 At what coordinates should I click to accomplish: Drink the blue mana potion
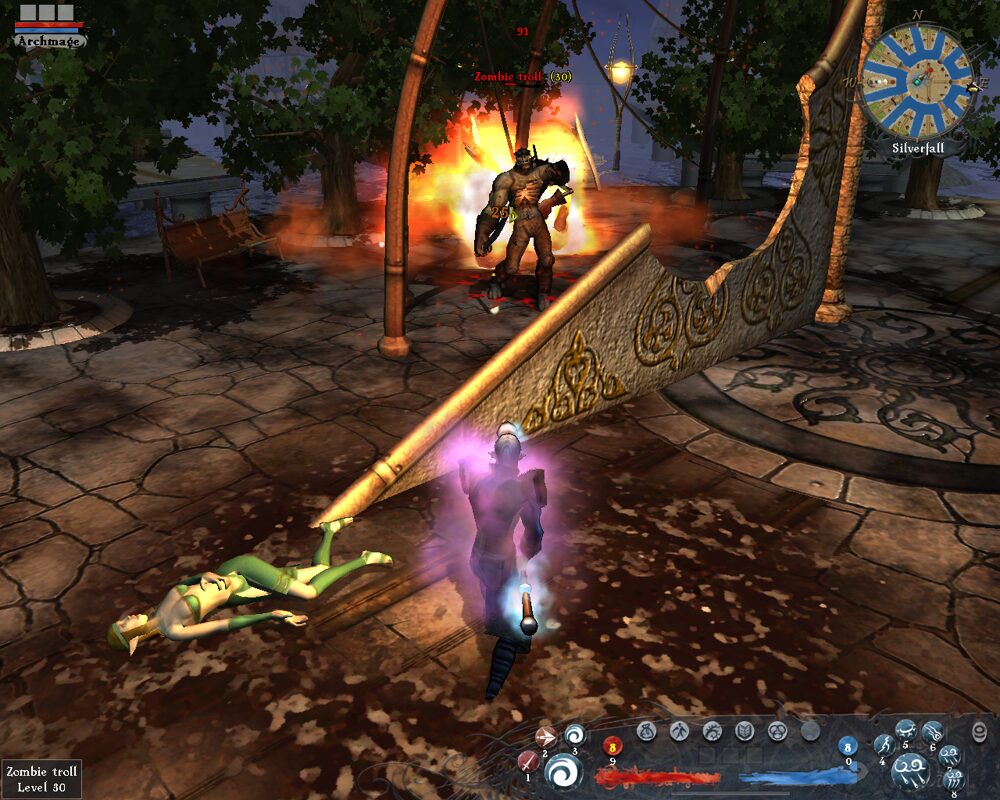[848, 745]
